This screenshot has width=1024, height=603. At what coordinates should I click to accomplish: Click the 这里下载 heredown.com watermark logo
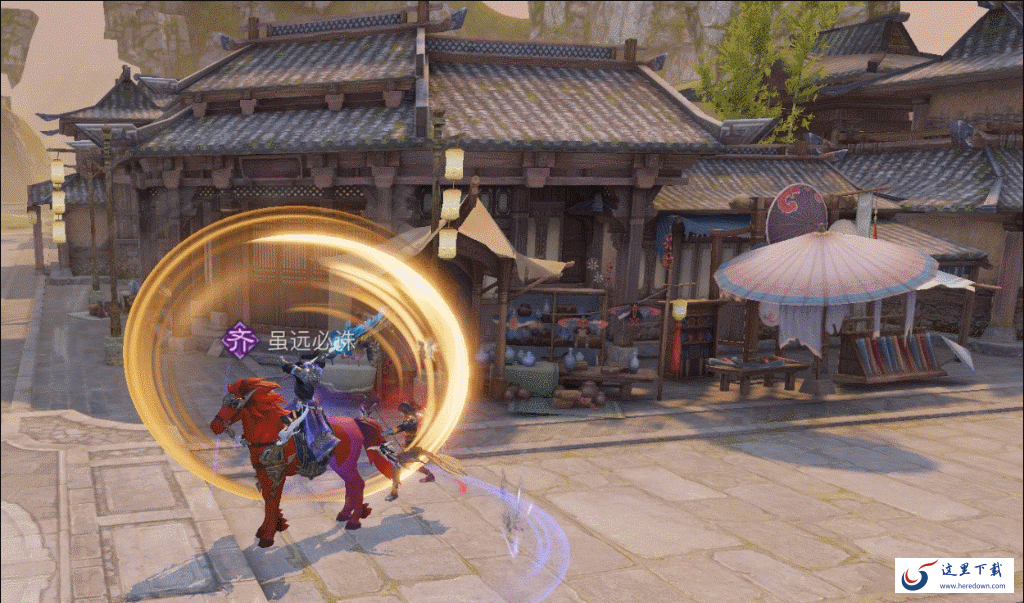click(x=953, y=575)
